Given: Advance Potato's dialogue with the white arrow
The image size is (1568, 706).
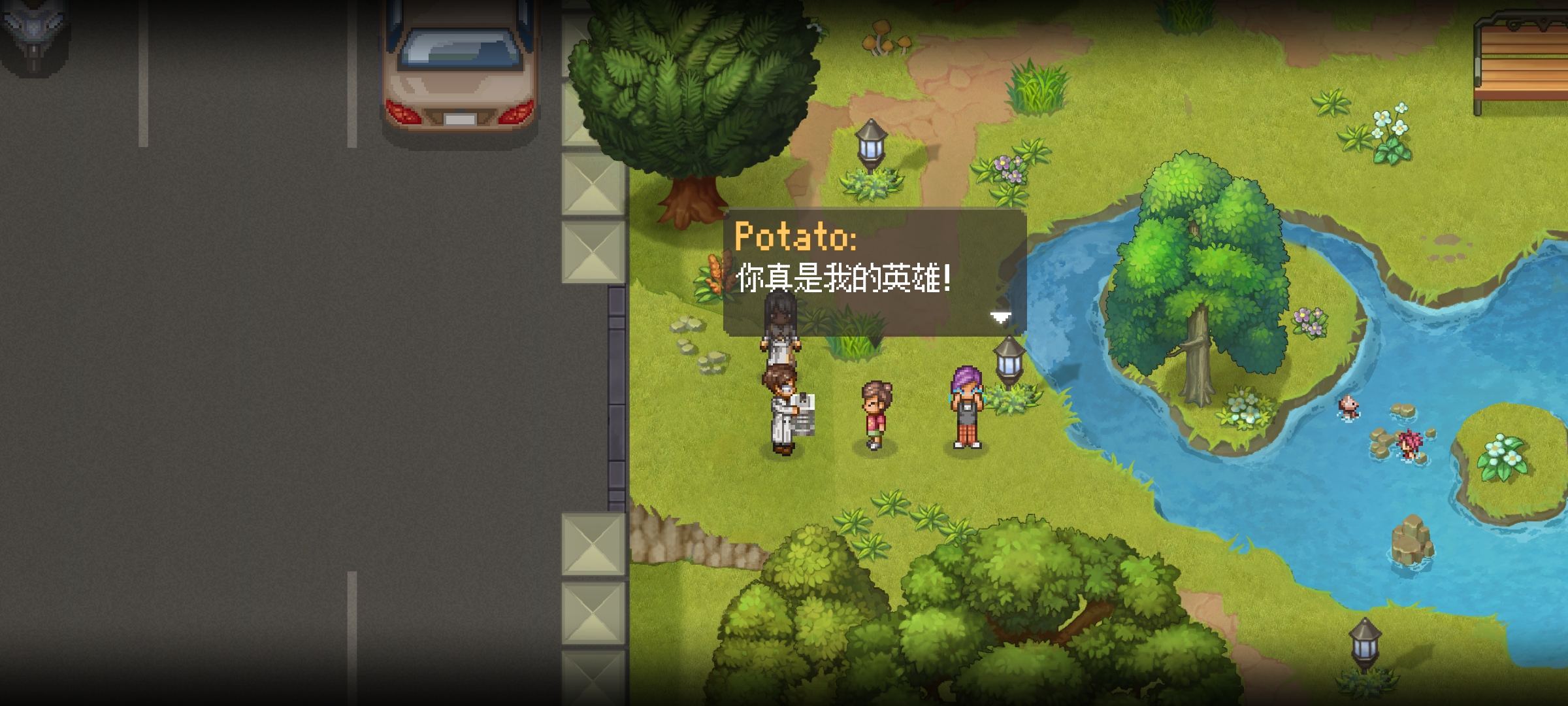Looking at the screenshot, I should [1000, 318].
